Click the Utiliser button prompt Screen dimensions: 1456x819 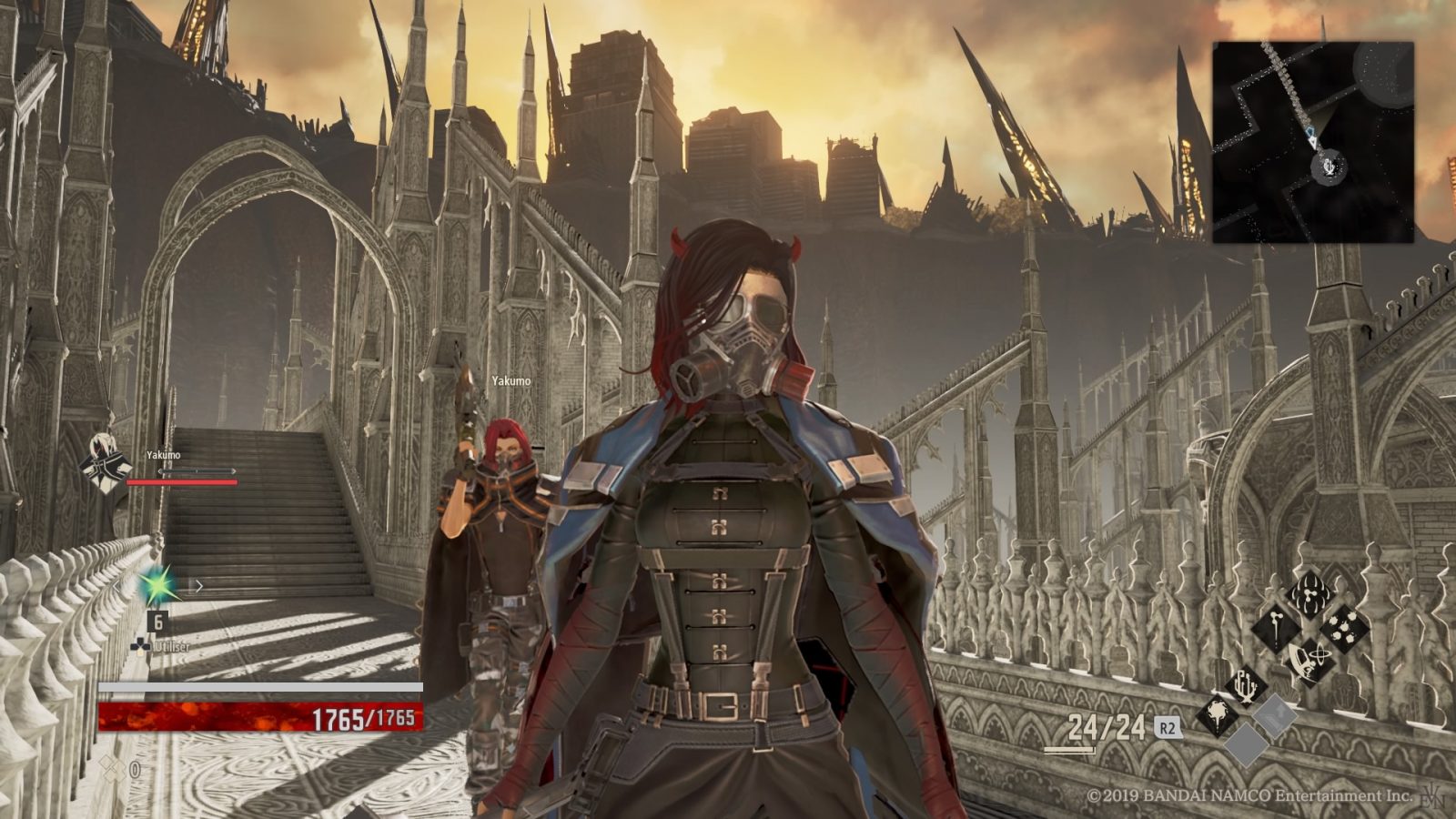pos(169,646)
